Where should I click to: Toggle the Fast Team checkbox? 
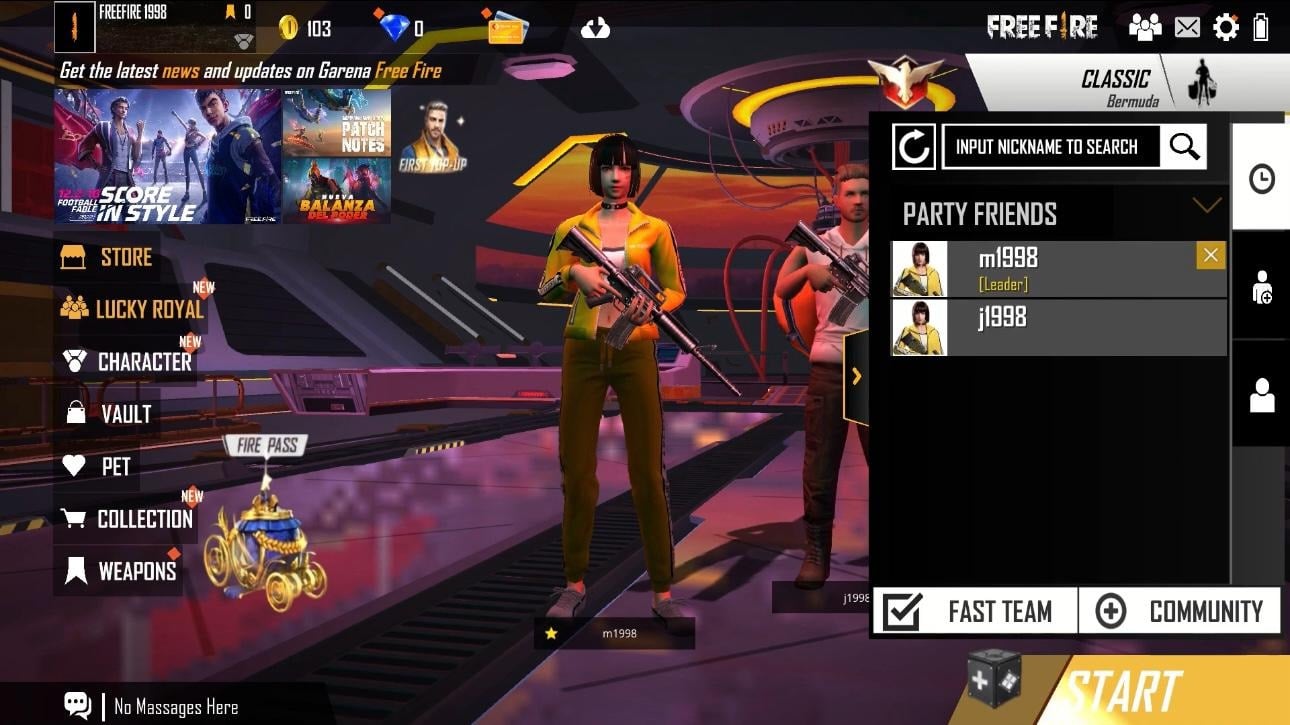pyautogui.click(x=902, y=611)
